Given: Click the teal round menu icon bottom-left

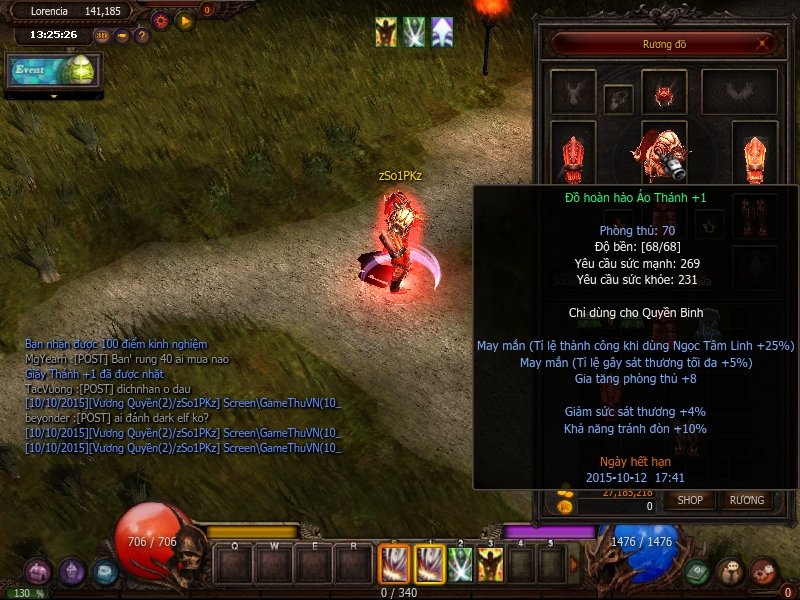Looking at the screenshot, I should pyautogui.click(x=105, y=572).
